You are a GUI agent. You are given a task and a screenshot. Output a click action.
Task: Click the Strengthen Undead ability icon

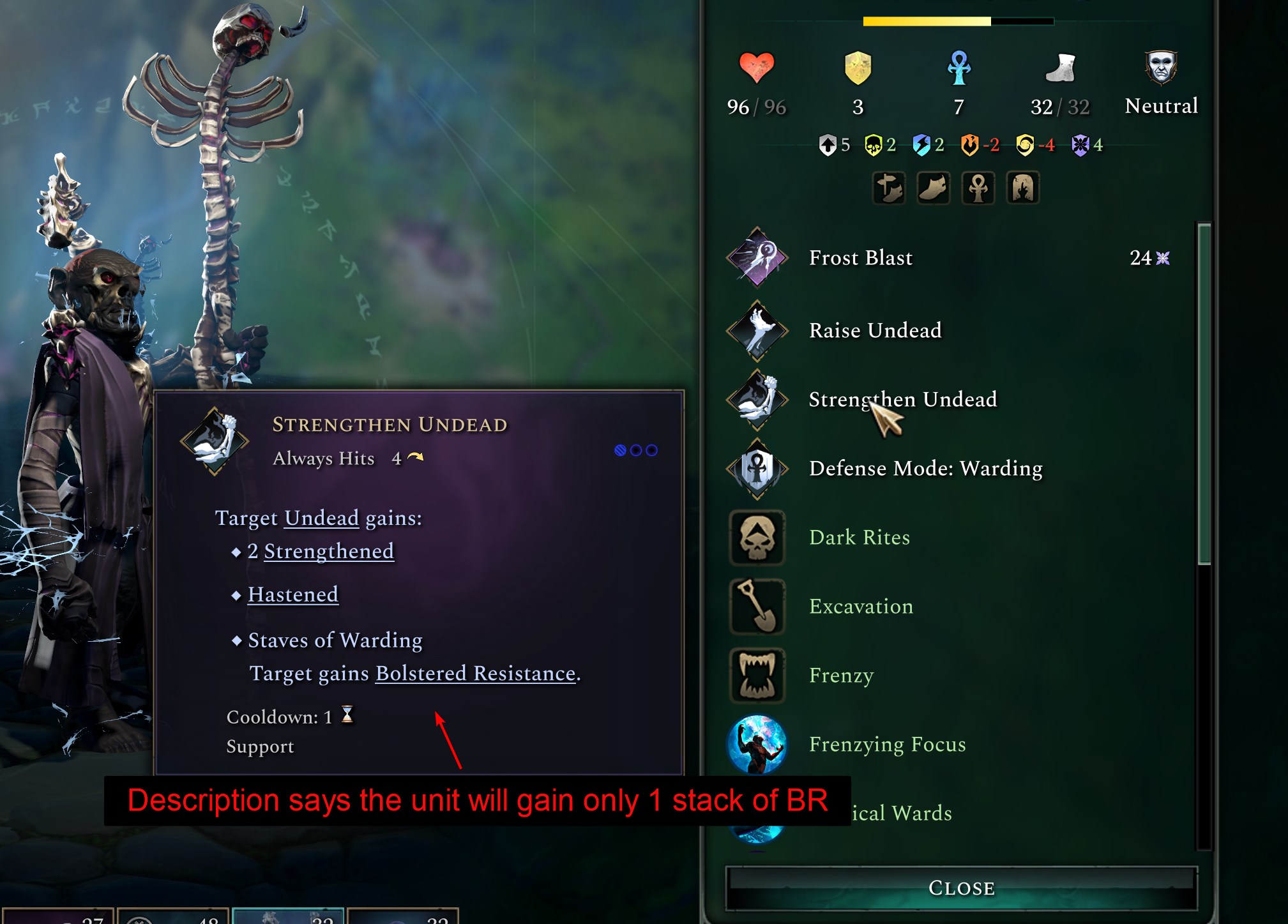(757, 401)
